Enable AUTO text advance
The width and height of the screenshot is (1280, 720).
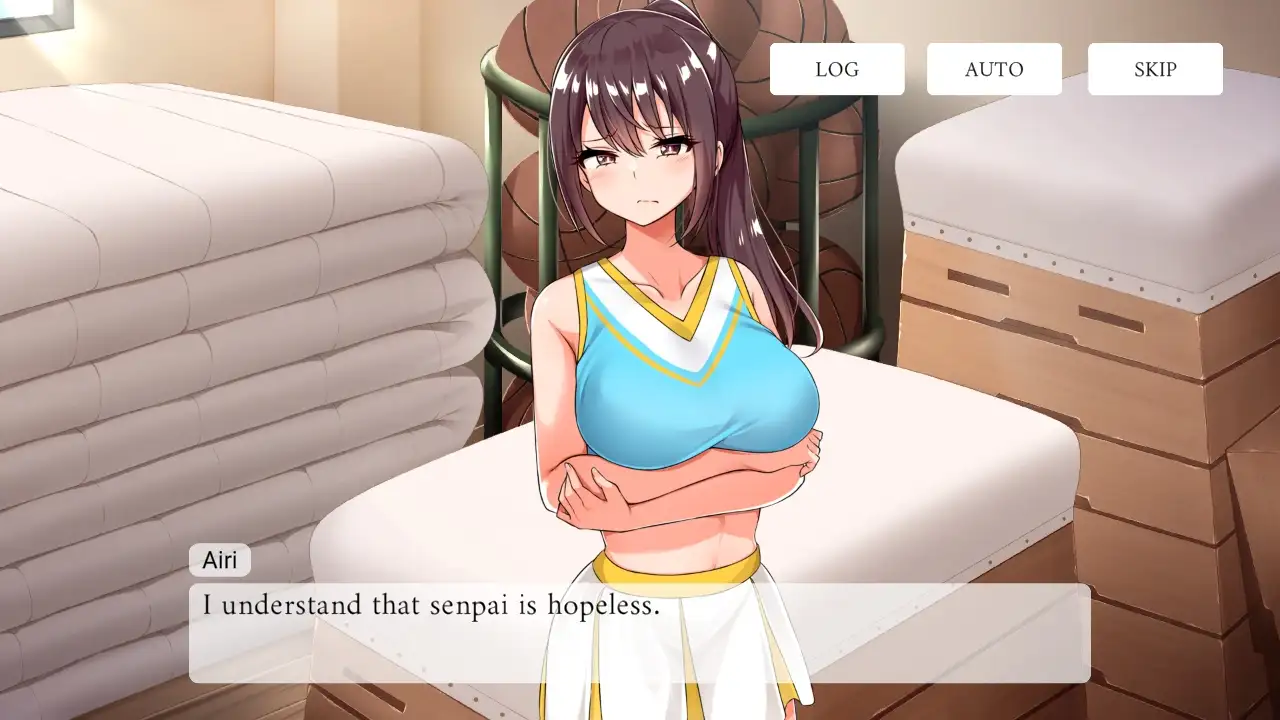pyautogui.click(x=994, y=69)
